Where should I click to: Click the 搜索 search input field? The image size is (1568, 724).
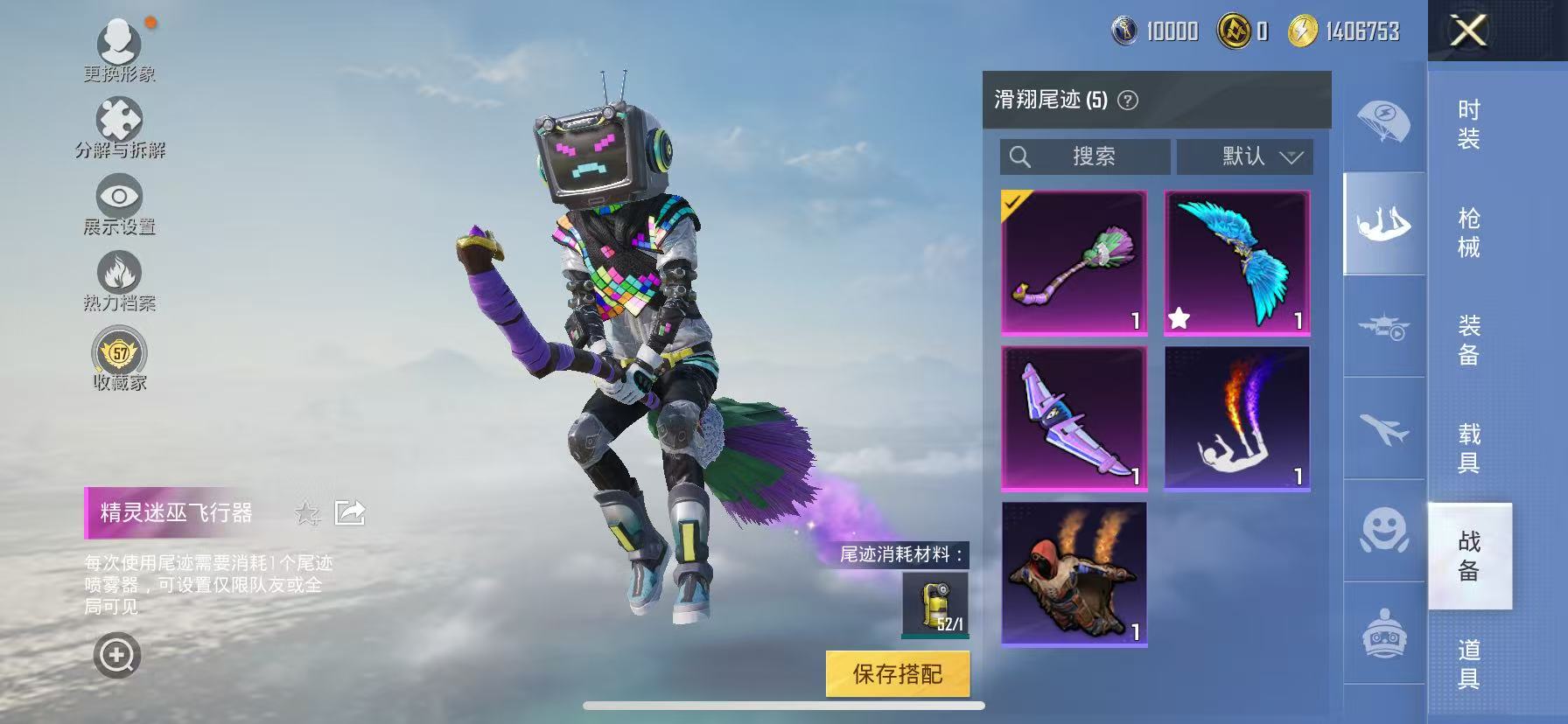[x=1085, y=157]
